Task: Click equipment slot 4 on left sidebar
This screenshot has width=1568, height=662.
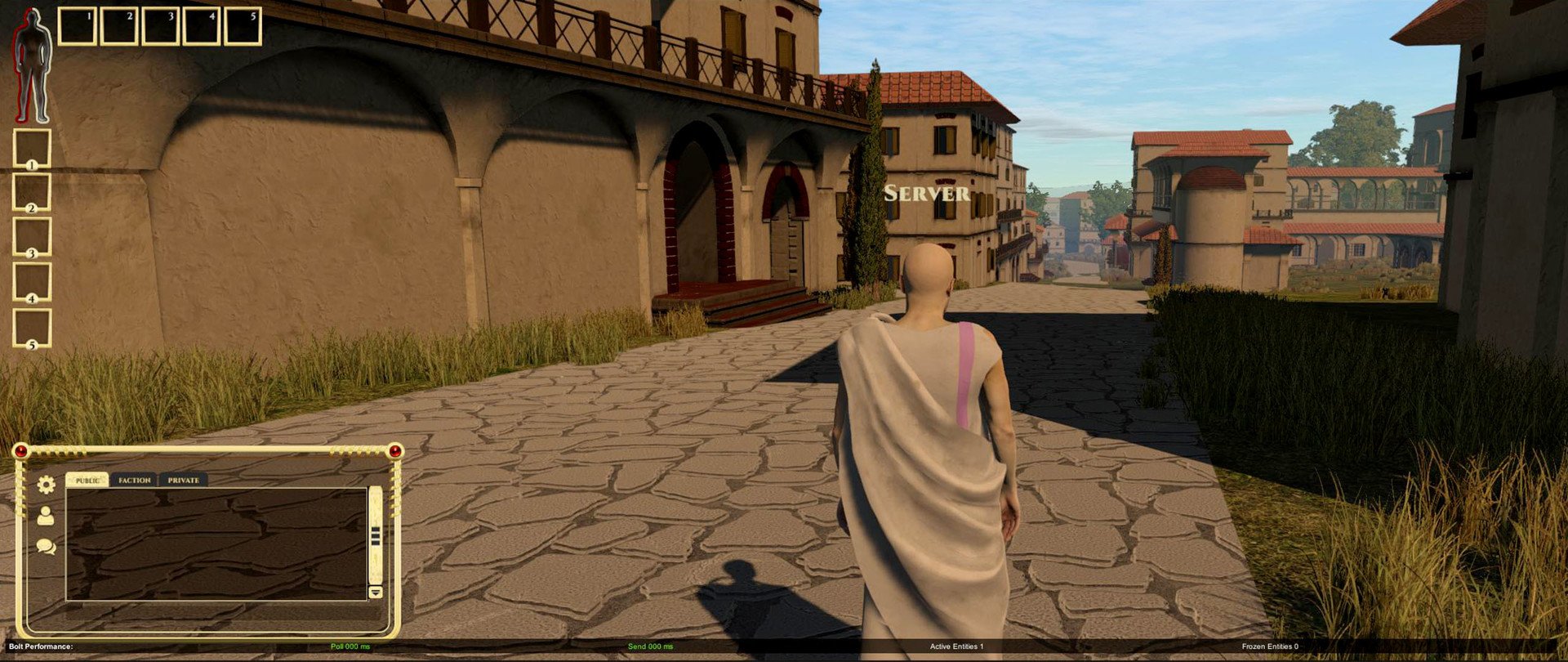Action: pos(32,280)
